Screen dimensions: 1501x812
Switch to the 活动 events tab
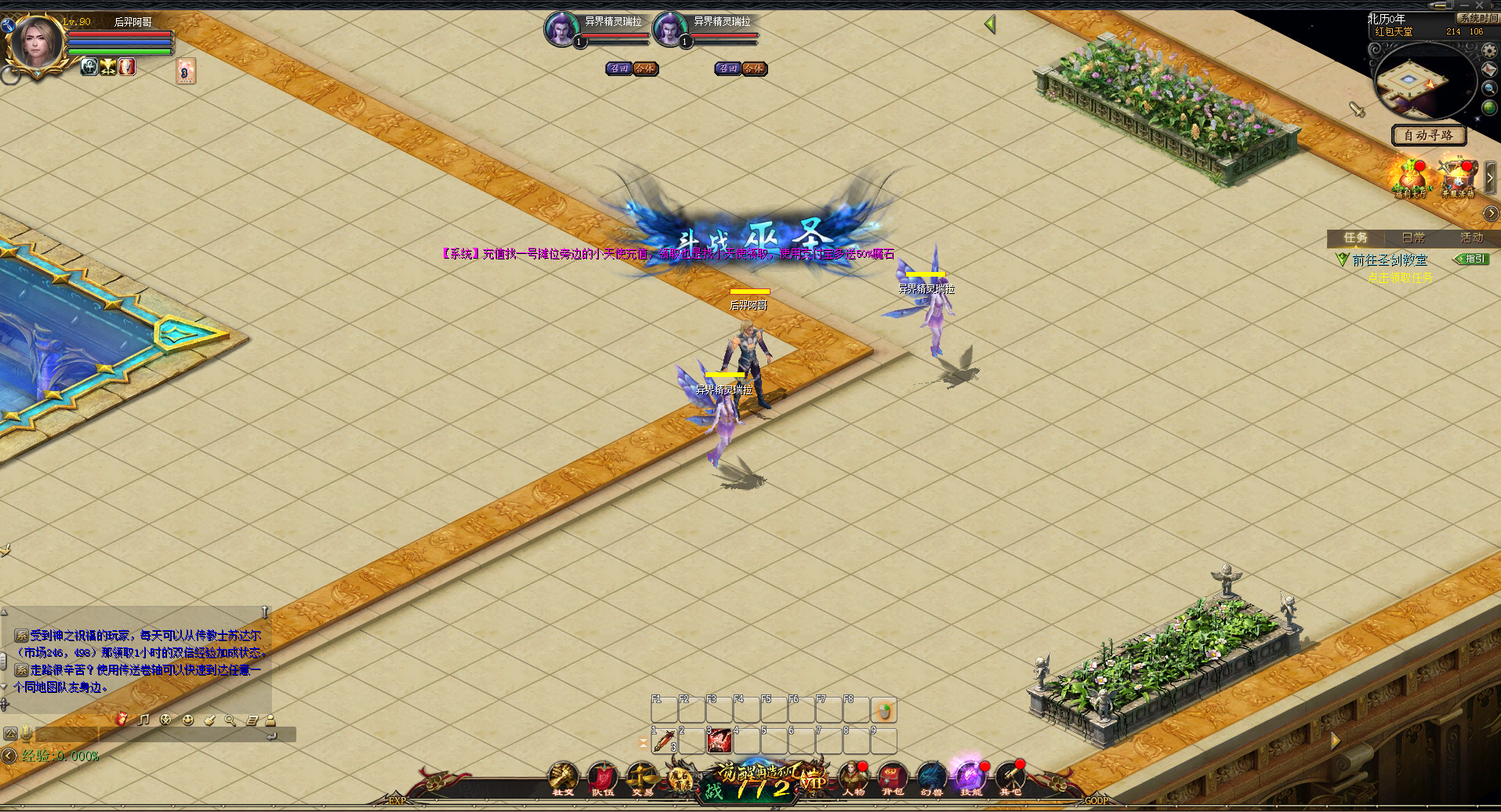pyautogui.click(x=1471, y=237)
